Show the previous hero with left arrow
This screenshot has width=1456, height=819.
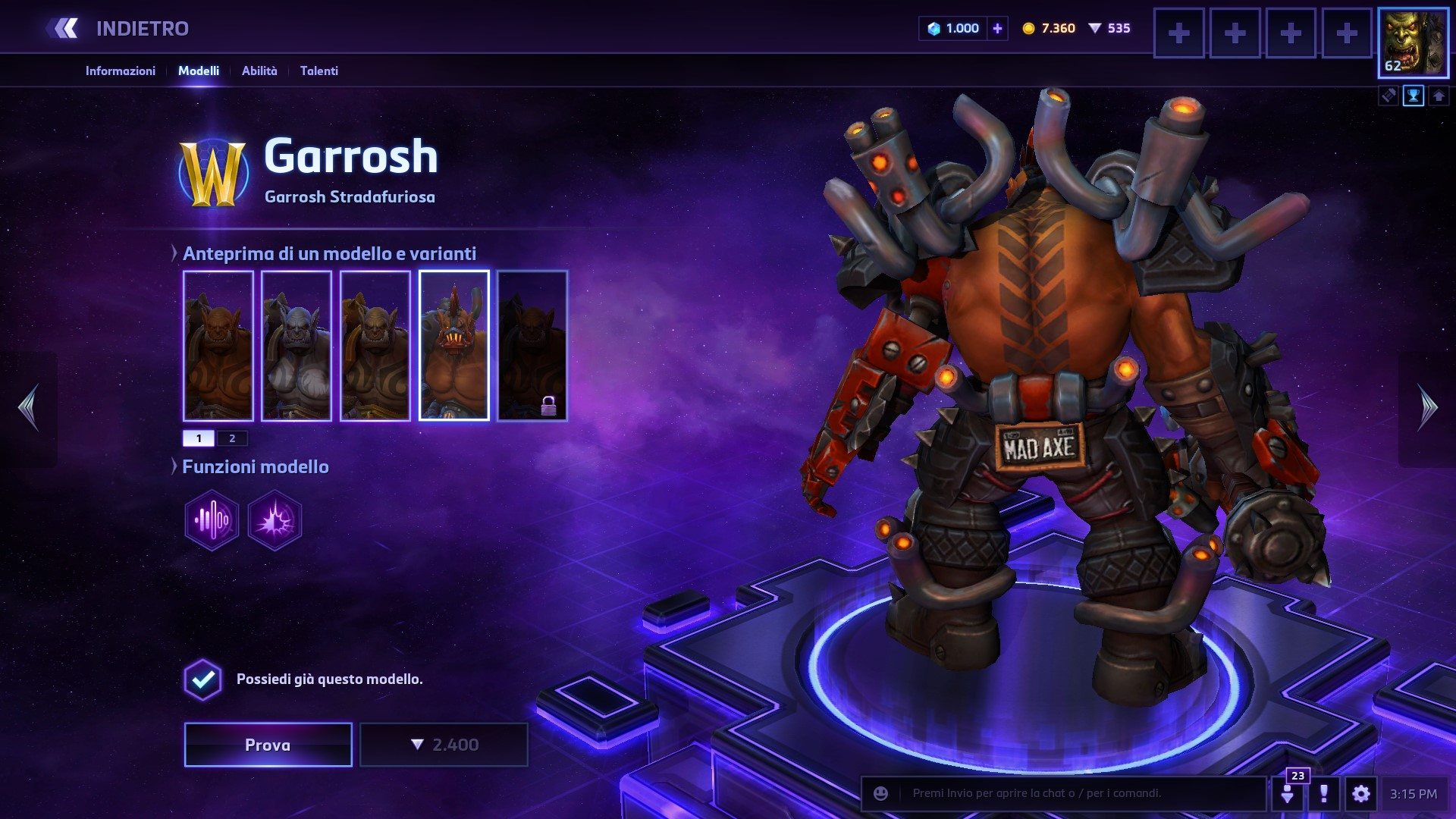coord(29,408)
